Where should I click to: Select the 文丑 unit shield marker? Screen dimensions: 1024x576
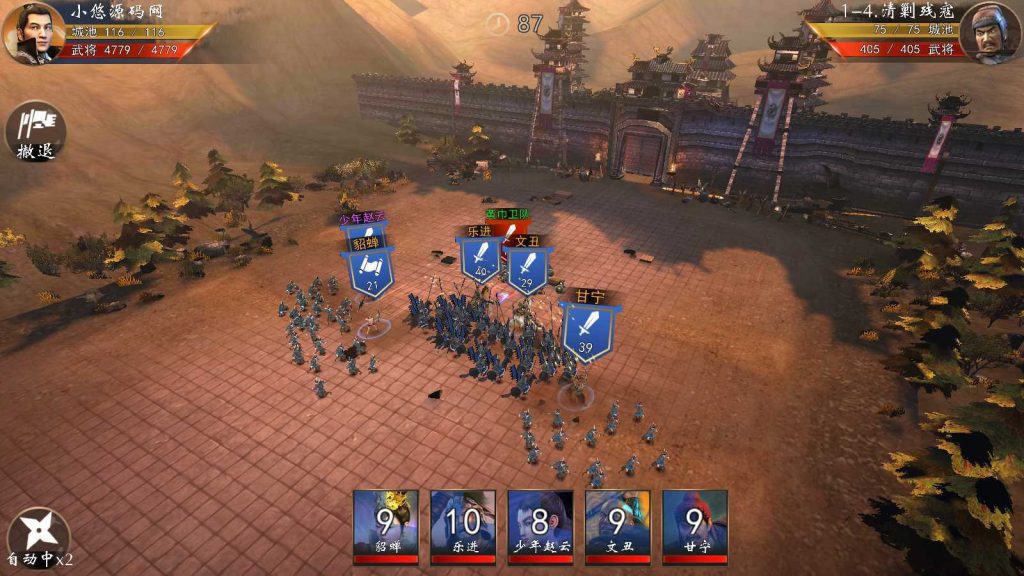coord(527,268)
